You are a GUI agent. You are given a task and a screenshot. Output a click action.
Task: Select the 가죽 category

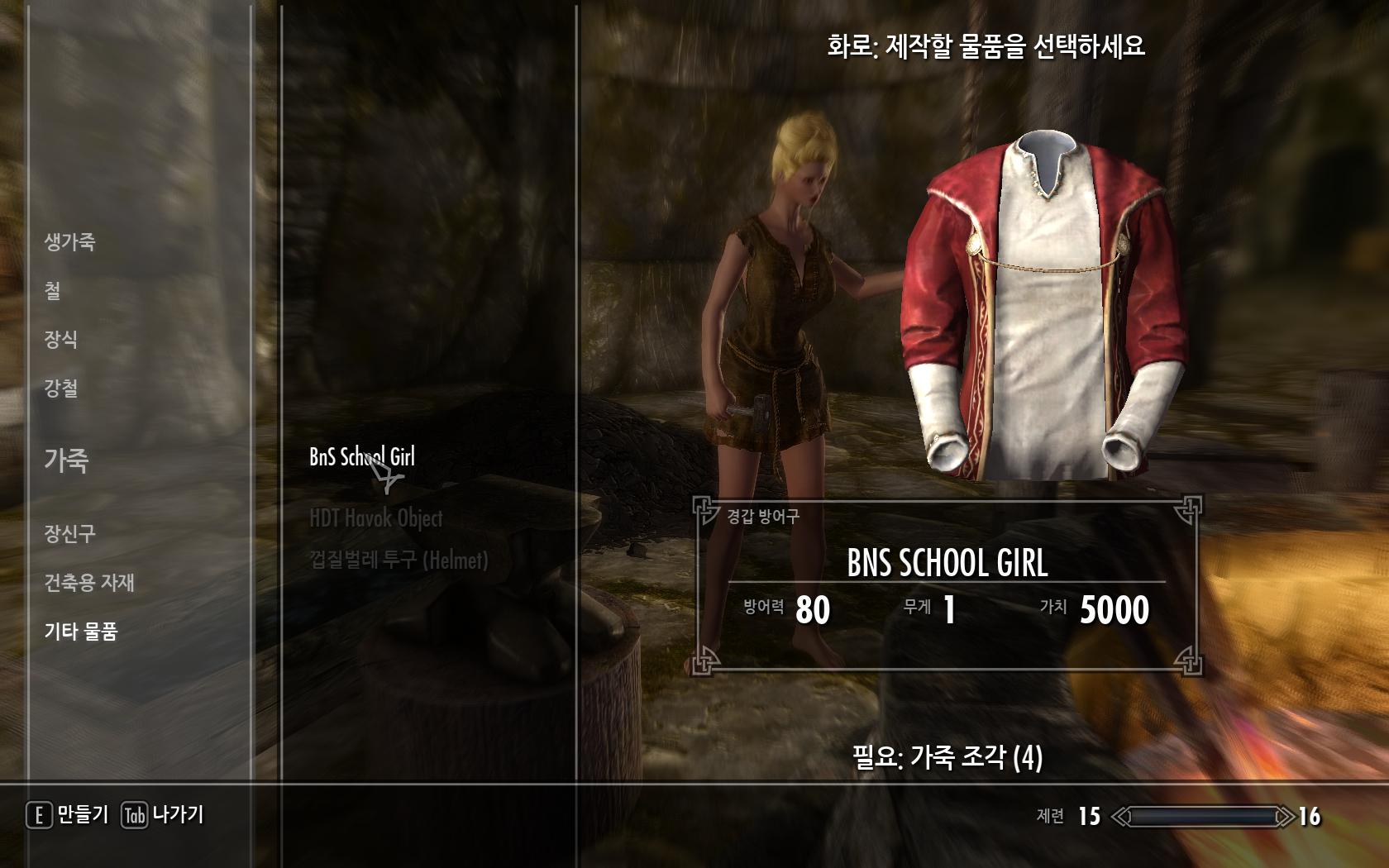66,460
